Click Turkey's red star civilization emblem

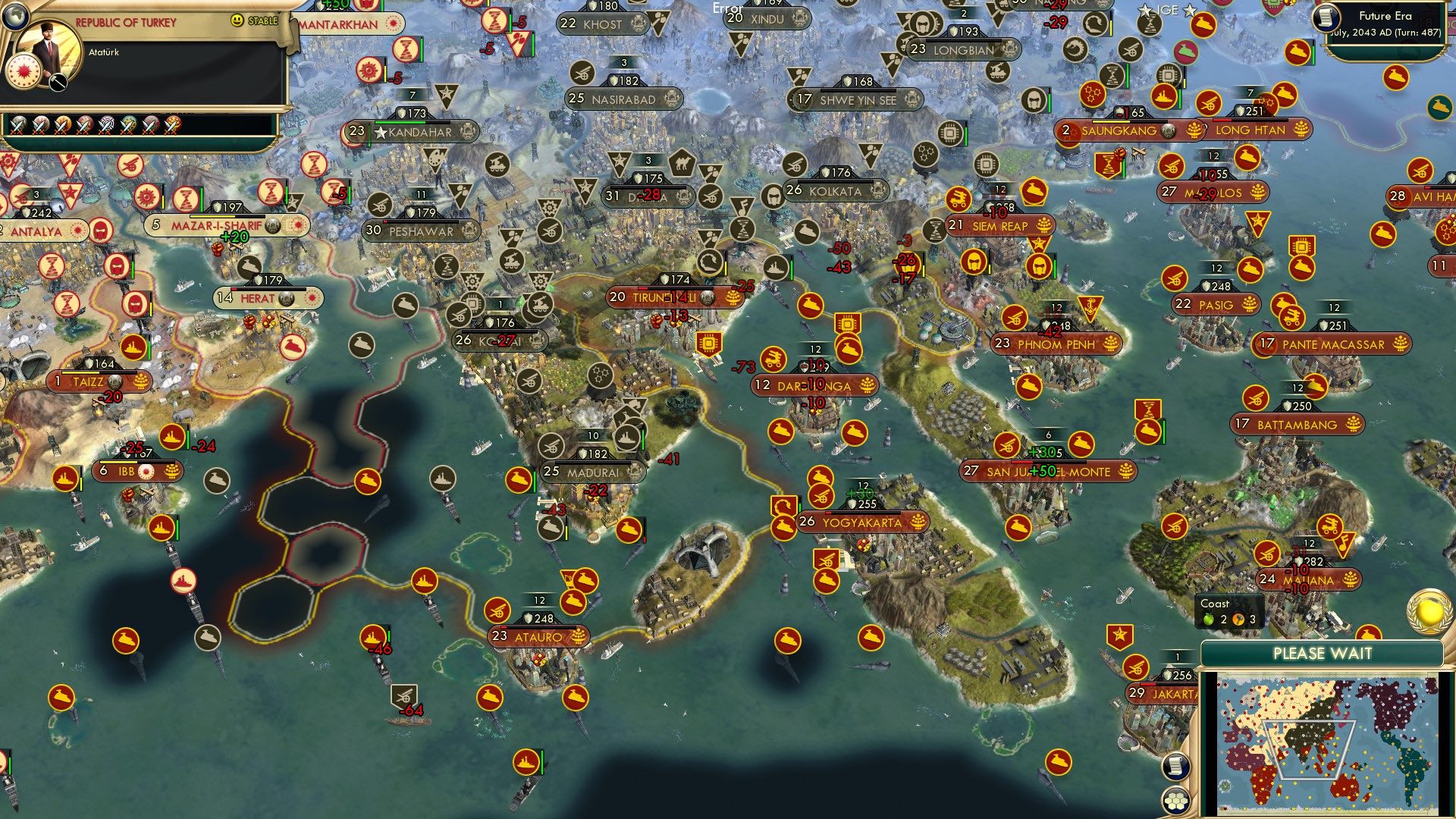pos(23,69)
